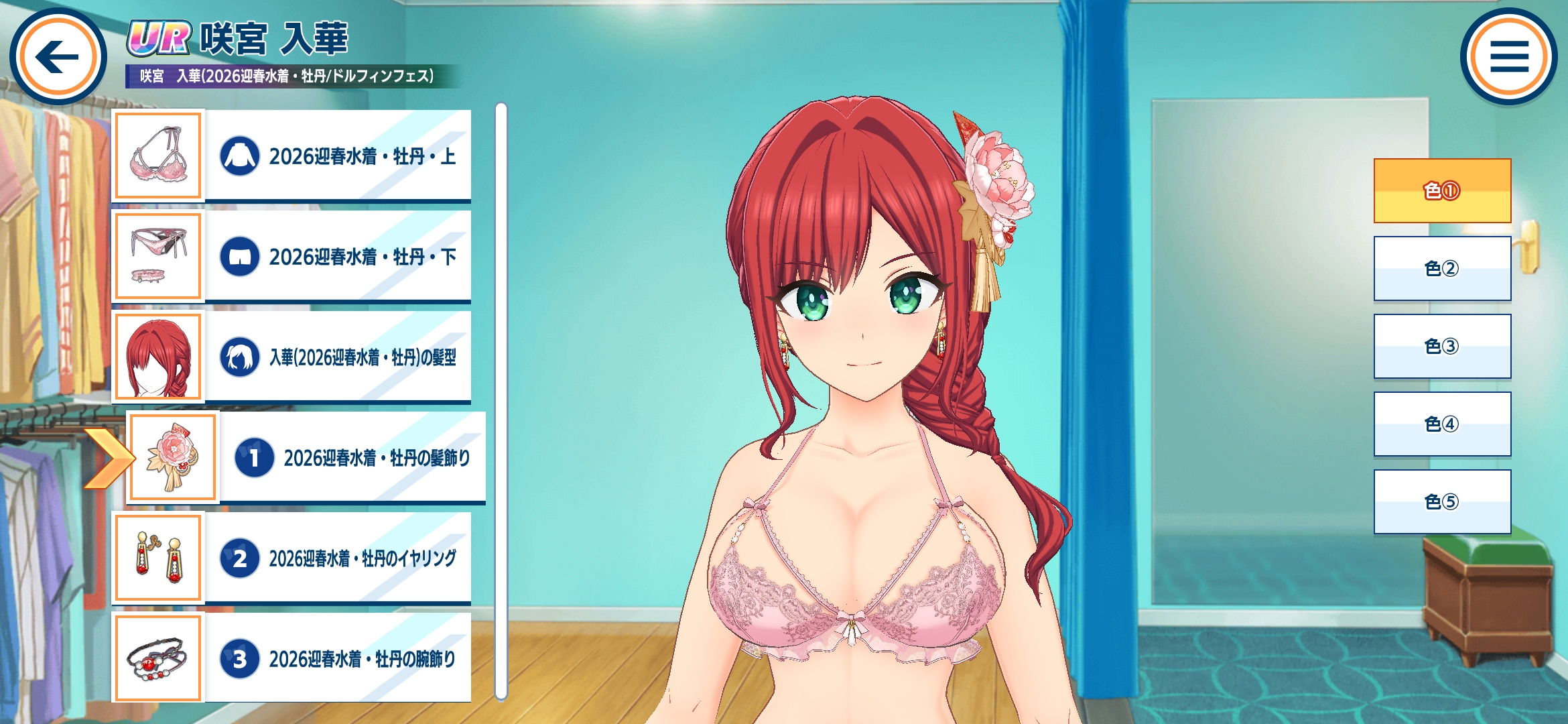This screenshot has height=724, width=1568.
Task: Switch to color 色②
Action: (1442, 269)
